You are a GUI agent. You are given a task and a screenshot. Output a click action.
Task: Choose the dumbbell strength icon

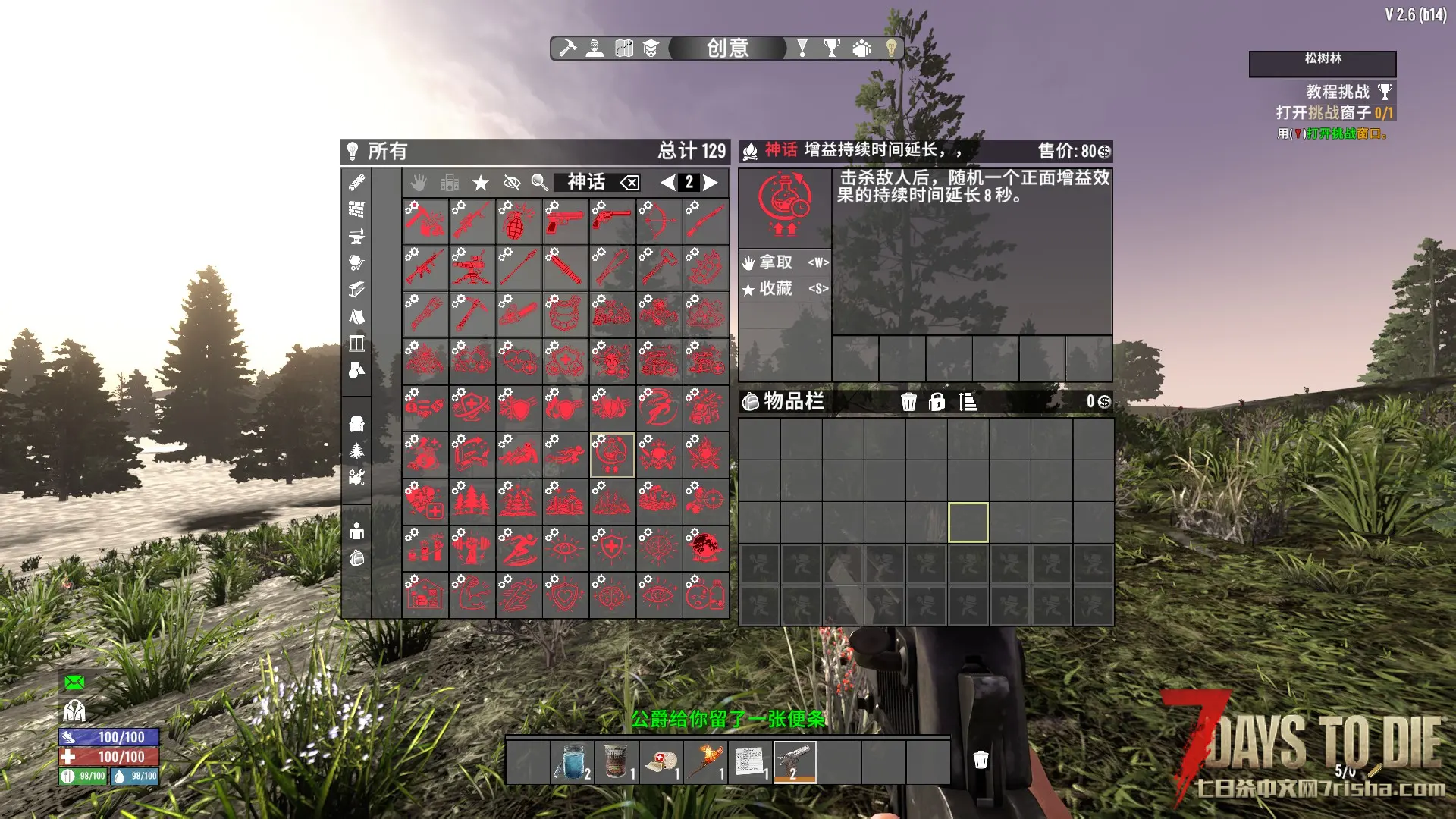(472, 547)
